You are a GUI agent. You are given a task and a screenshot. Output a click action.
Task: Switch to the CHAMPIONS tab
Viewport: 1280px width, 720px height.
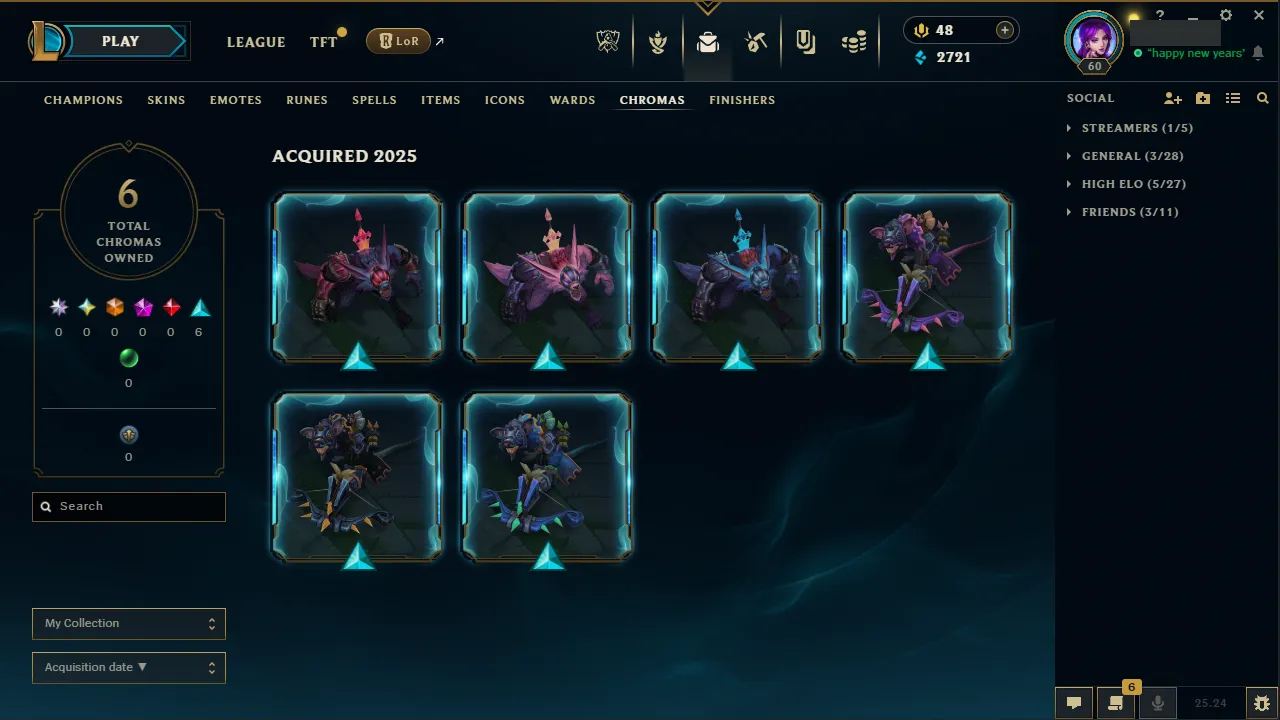tap(83, 100)
